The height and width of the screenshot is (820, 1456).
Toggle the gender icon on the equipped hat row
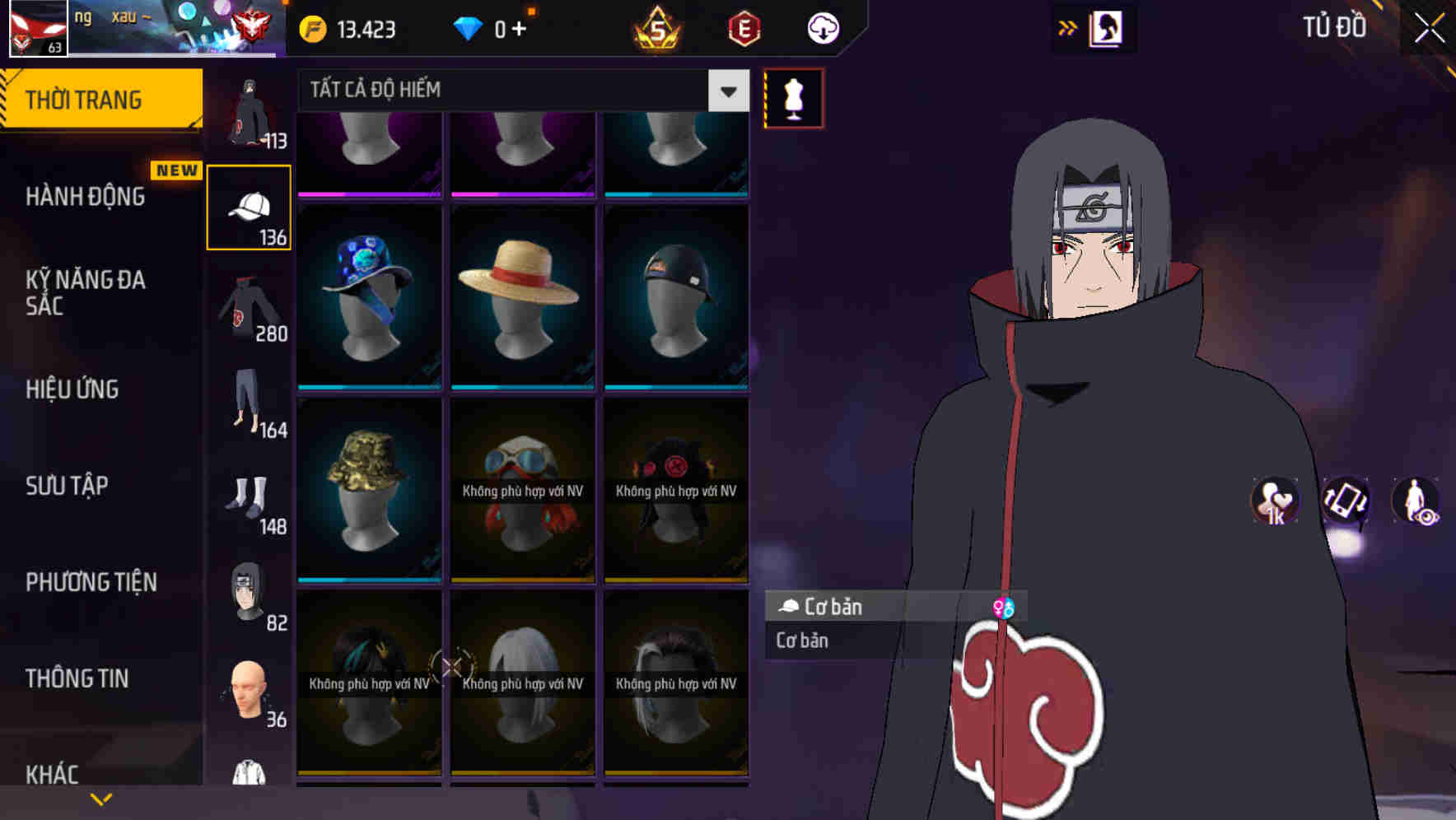pyautogui.click(x=1005, y=607)
